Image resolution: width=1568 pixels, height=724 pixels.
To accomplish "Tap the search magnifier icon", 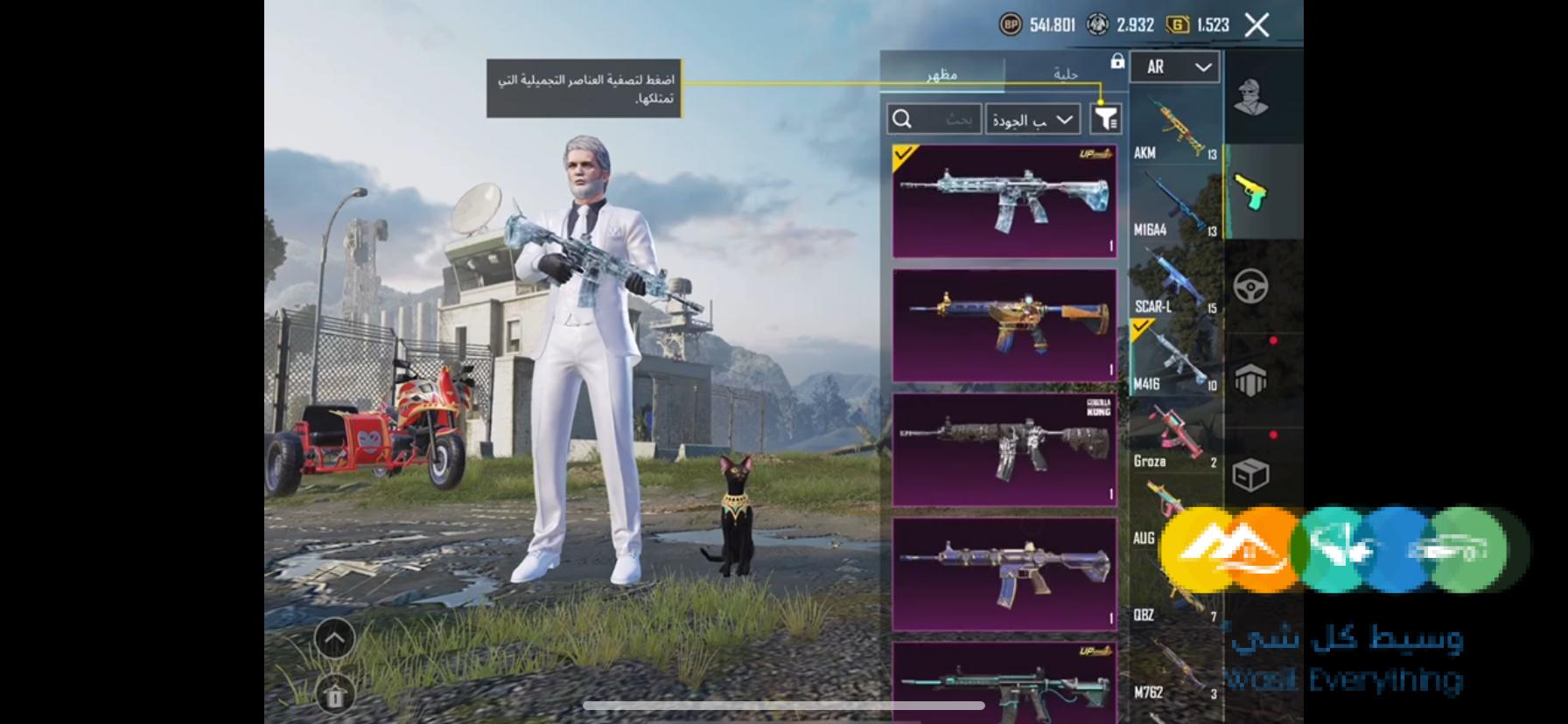I will pyautogui.click(x=900, y=119).
